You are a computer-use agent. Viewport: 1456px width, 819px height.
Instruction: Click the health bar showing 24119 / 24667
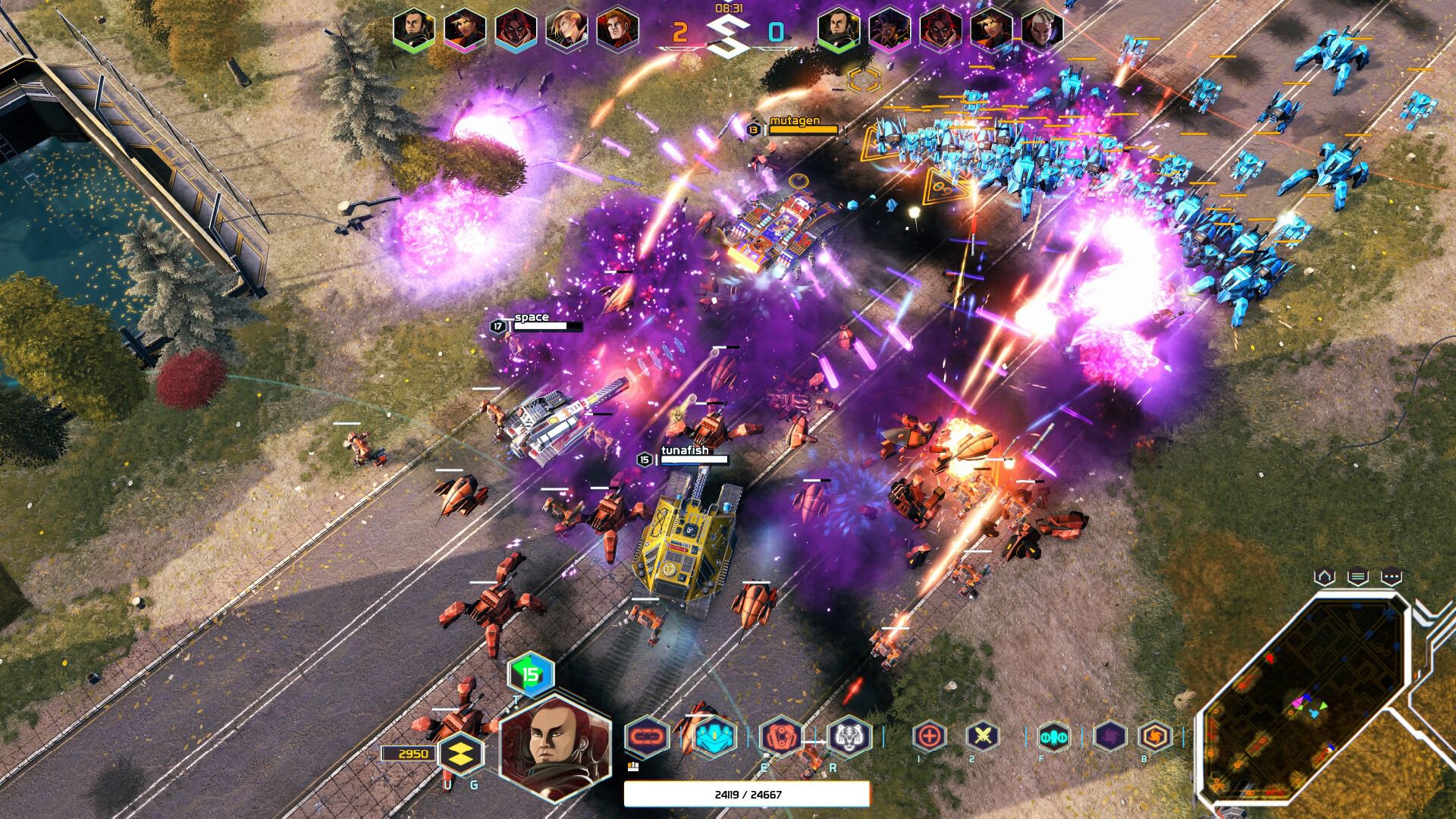pyautogui.click(x=747, y=794)
